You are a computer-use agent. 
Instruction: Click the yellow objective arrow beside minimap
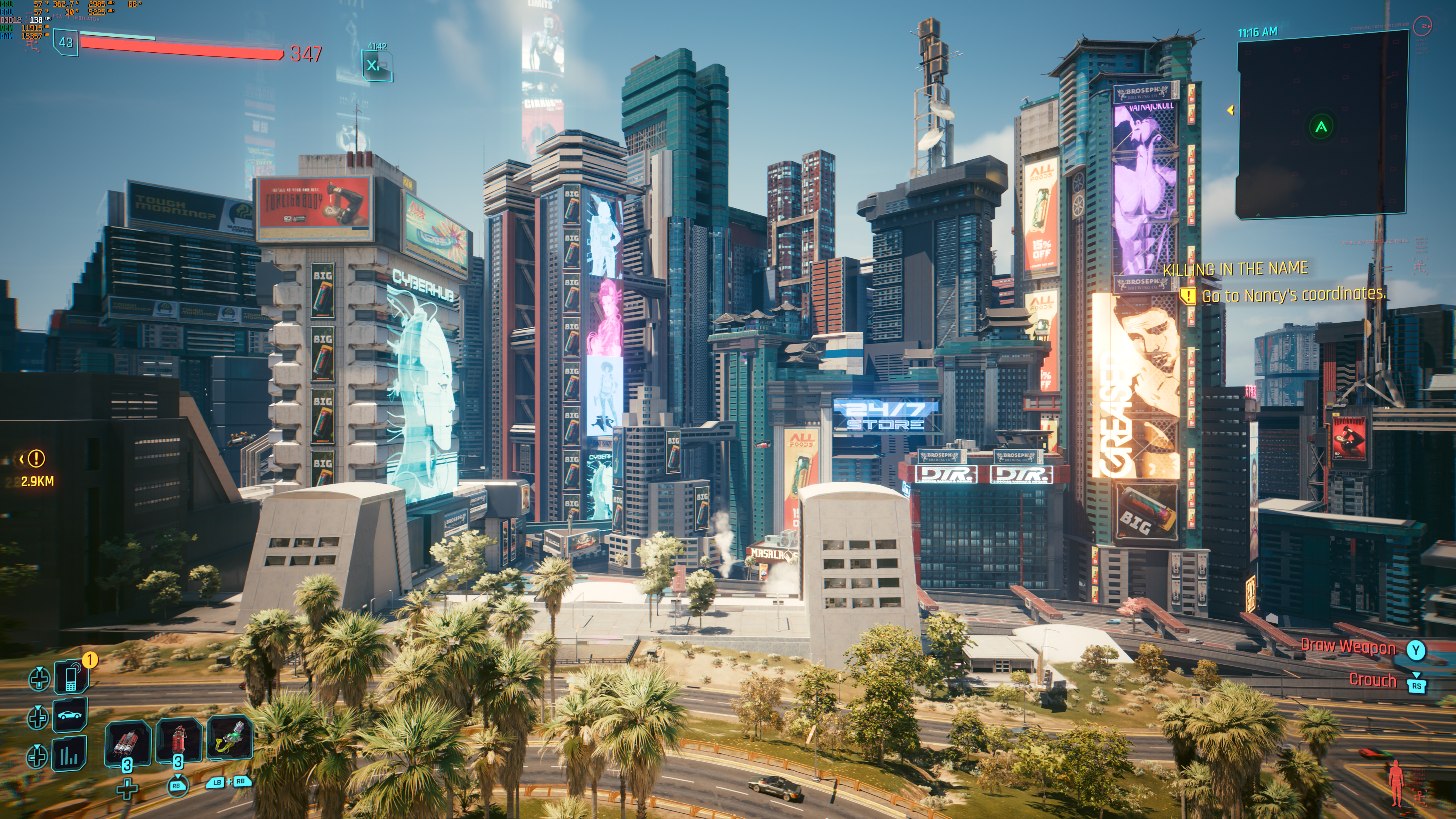(x=1230, y=110)
